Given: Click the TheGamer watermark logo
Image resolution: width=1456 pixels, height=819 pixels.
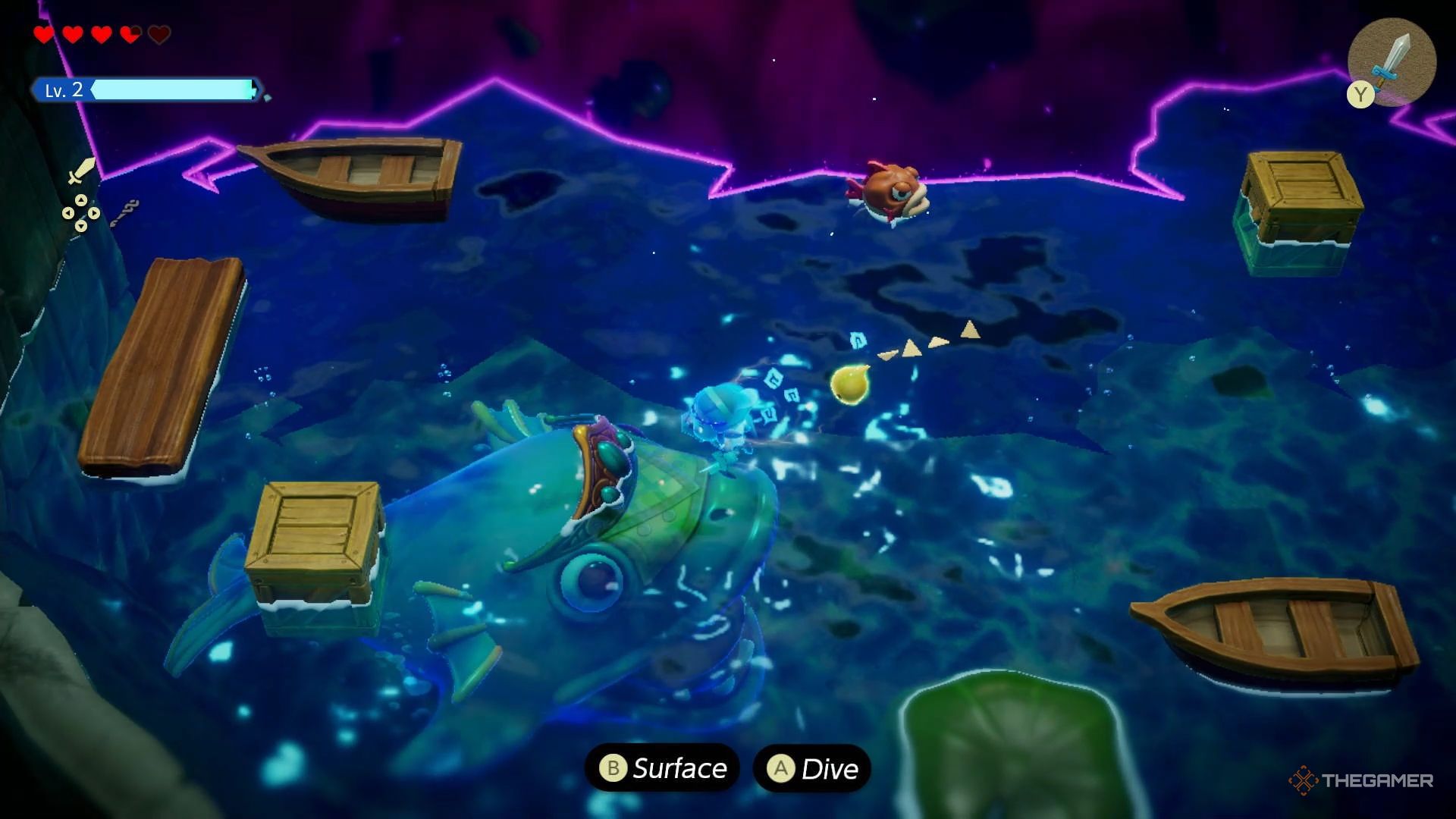Looking at the screenshot, I should (x=1360, y=780).
